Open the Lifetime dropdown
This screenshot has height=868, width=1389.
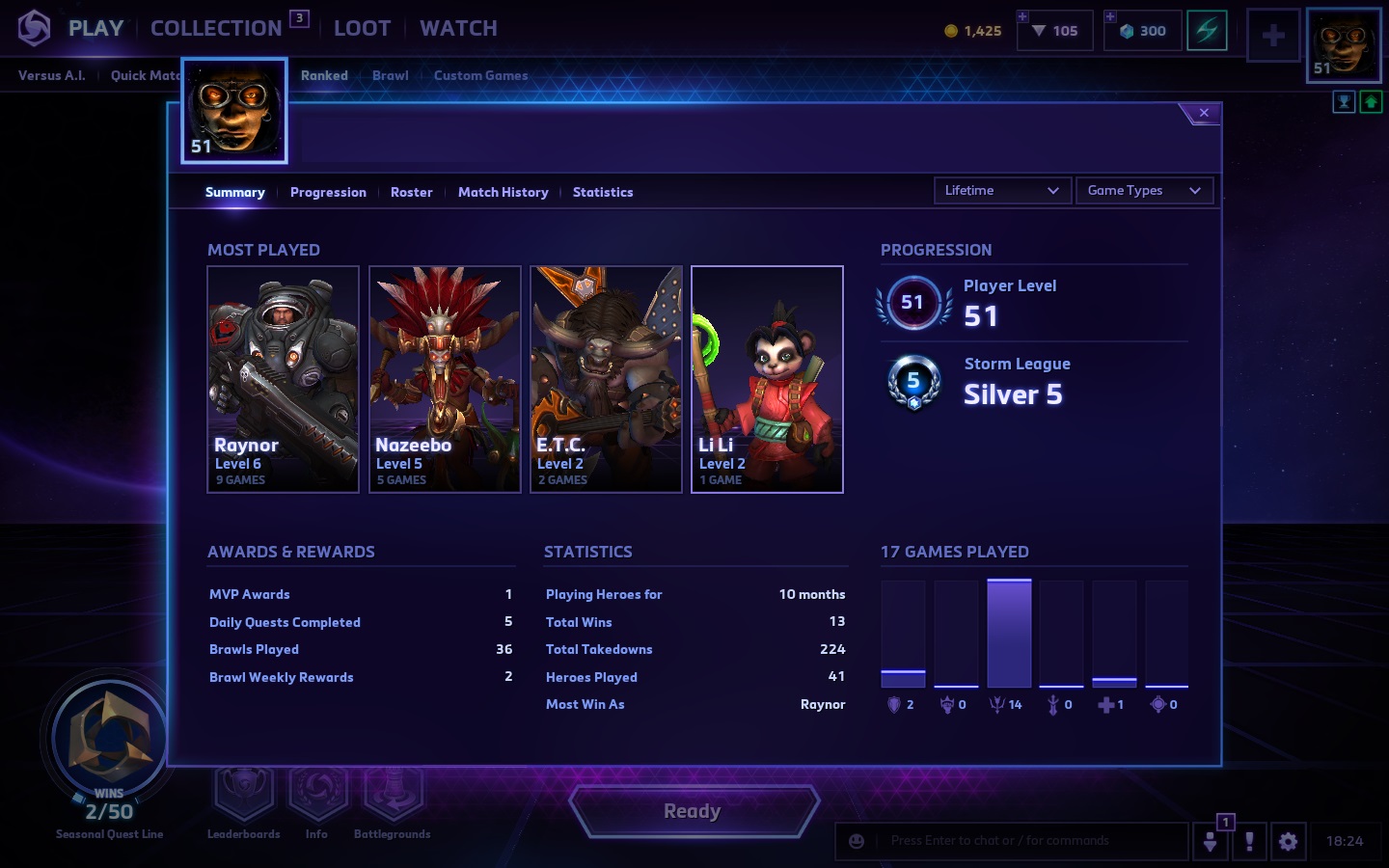pyautogui.click(x=1001, y=191)
